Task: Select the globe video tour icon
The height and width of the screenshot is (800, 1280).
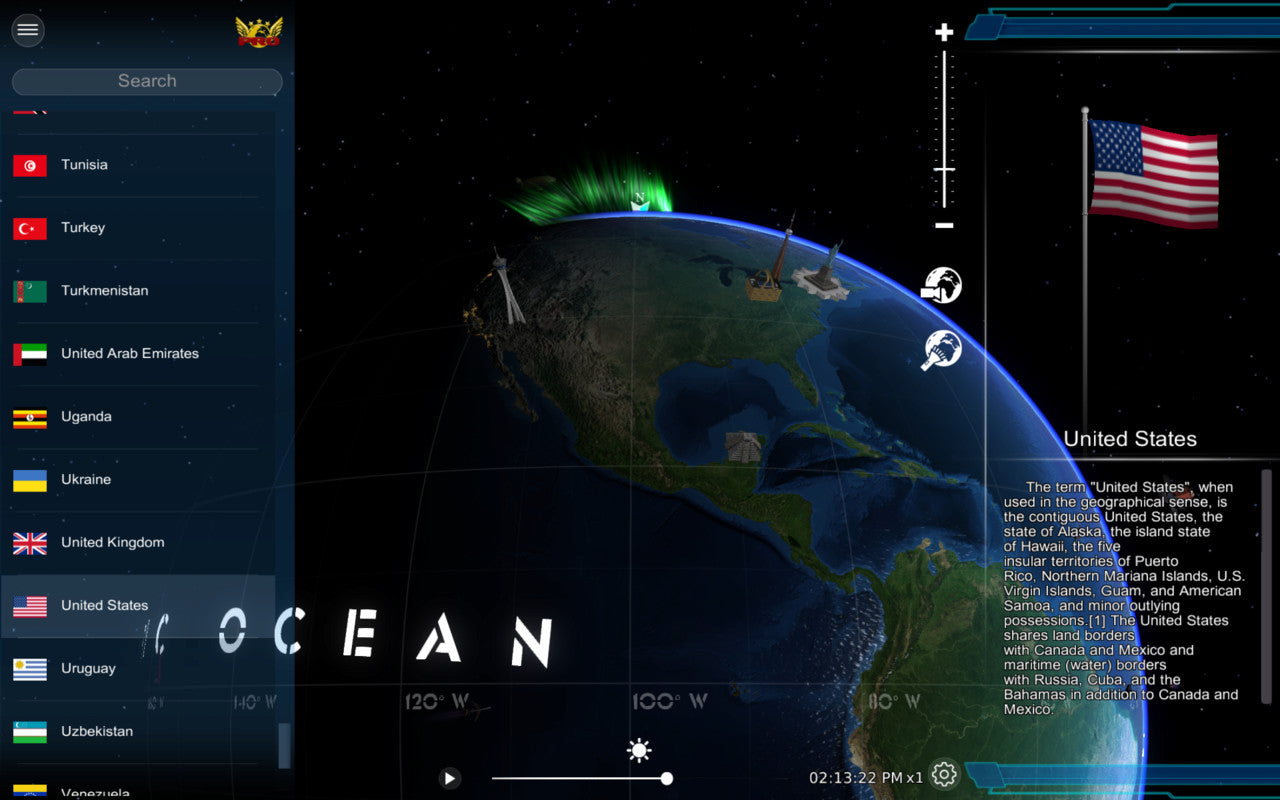Action: (x=941, y=285)
